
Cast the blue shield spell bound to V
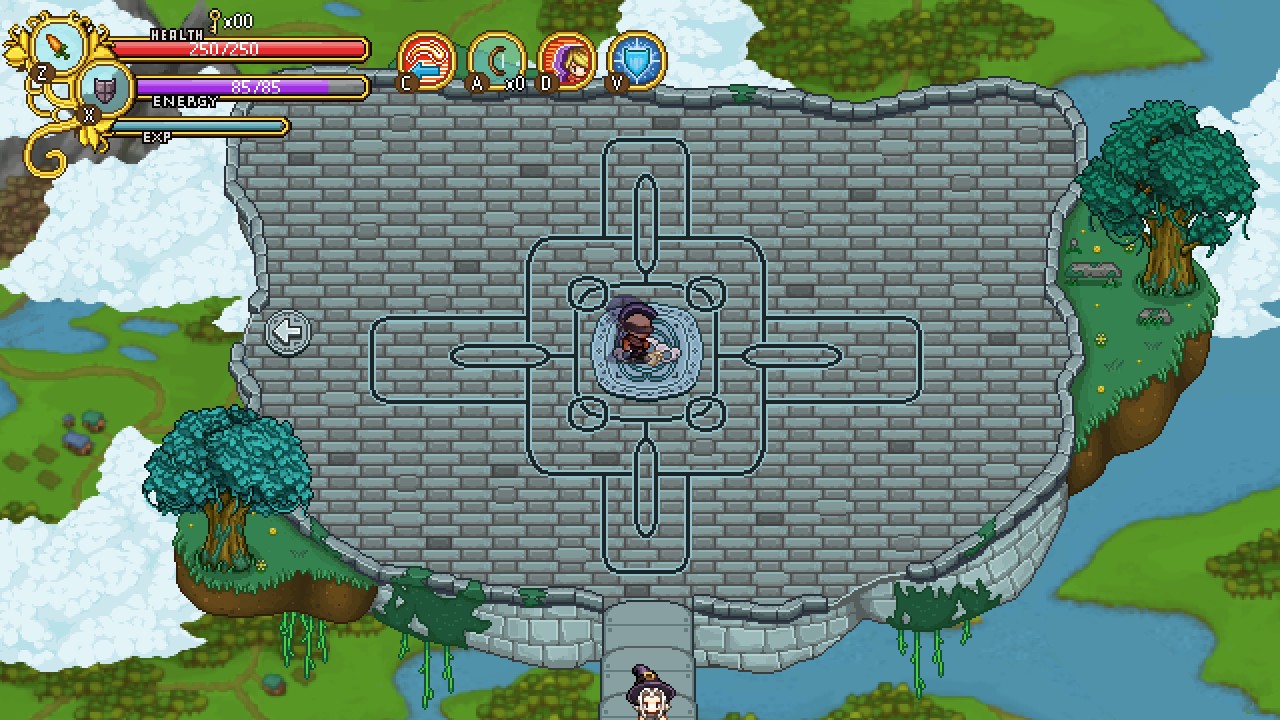pos(637,60)
